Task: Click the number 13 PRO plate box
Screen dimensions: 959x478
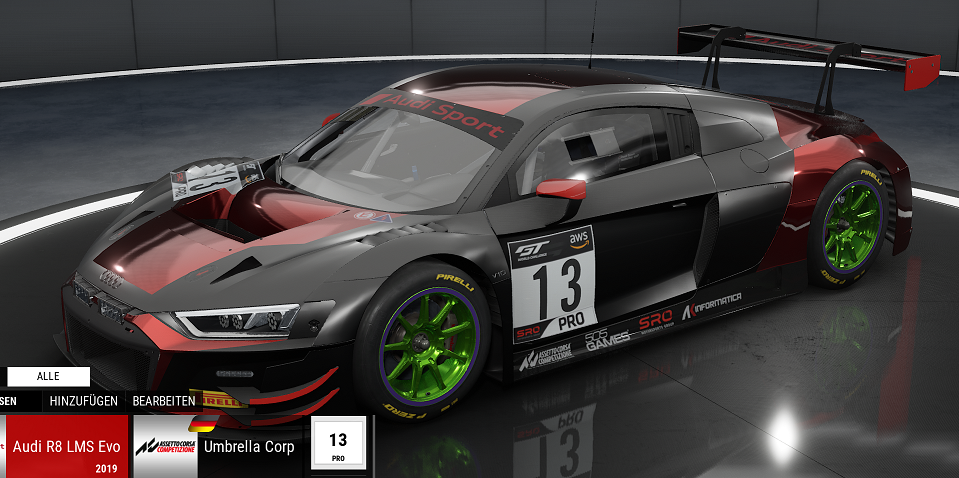Action: 338,446
